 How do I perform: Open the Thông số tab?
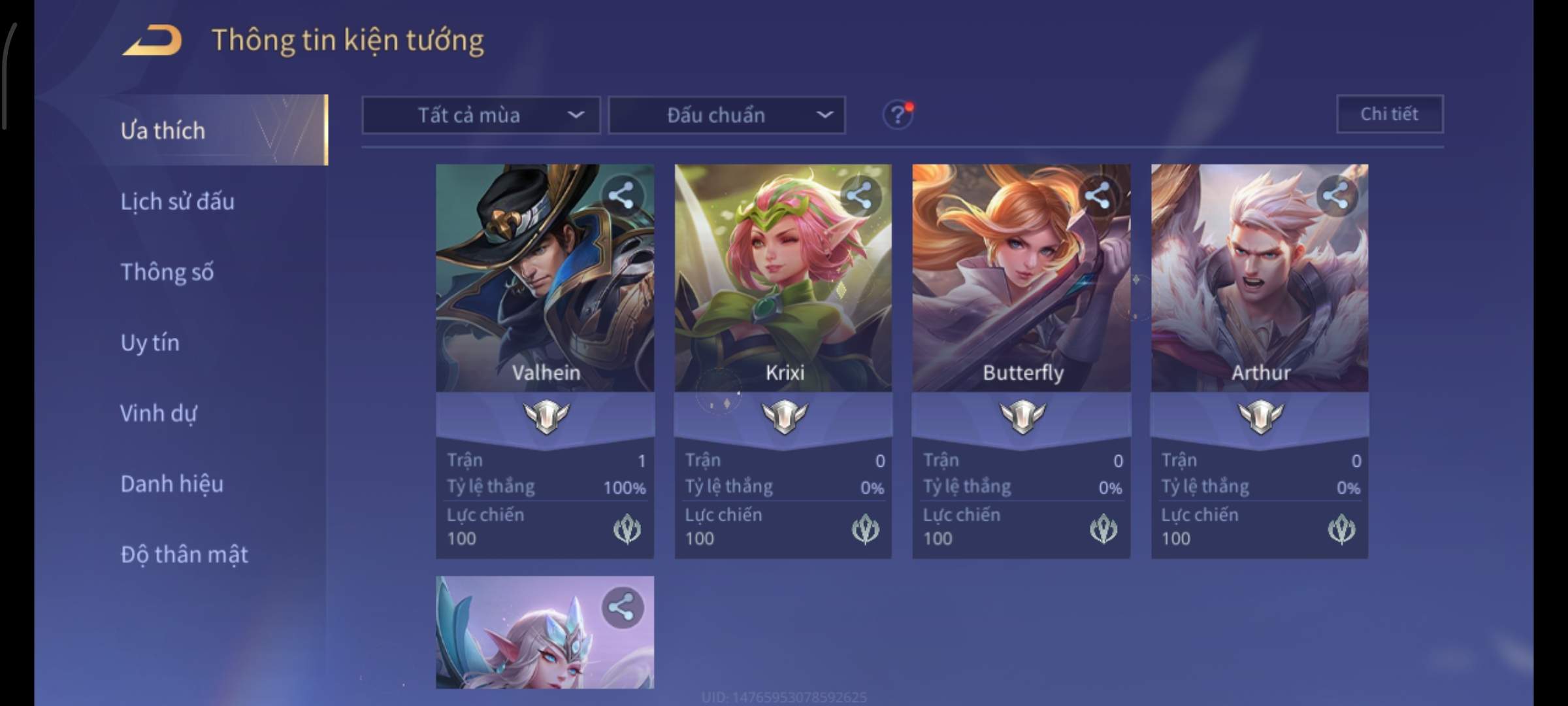[x=167, y=272]
